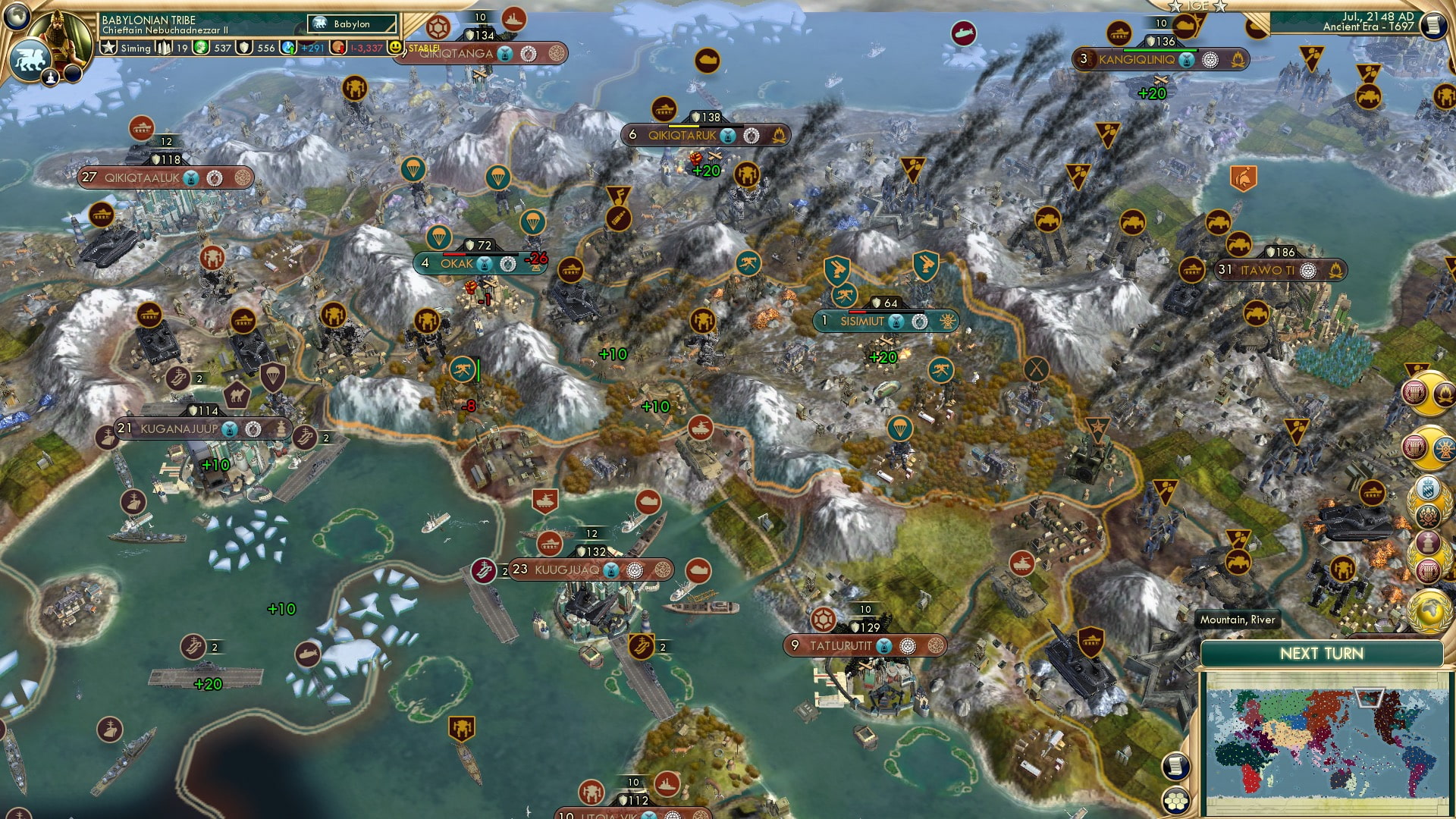Open the Babylon civilization dropdown at top
Screen dimensions: 1456x819
pyautogui.click(x=353, y=24)
